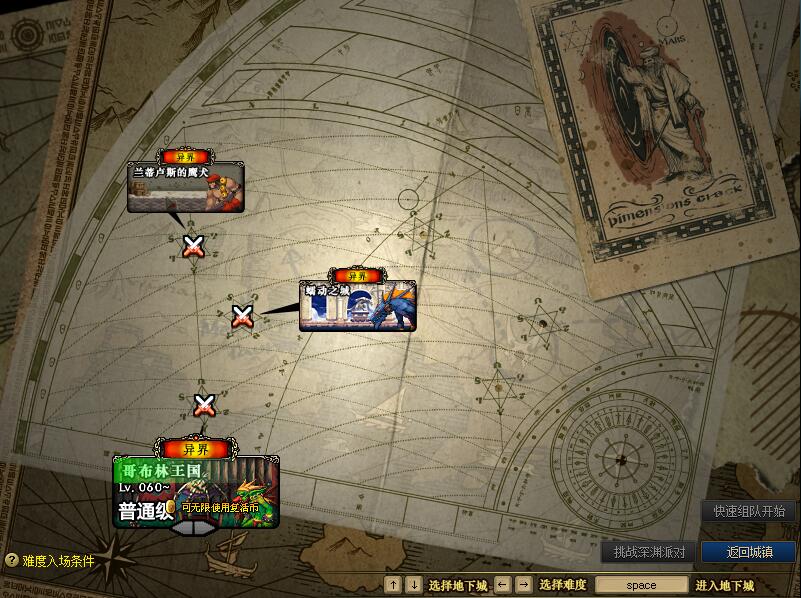
Task: Return to town with 返回城镇
Action: pyautogui.click(x=748, y=552)
